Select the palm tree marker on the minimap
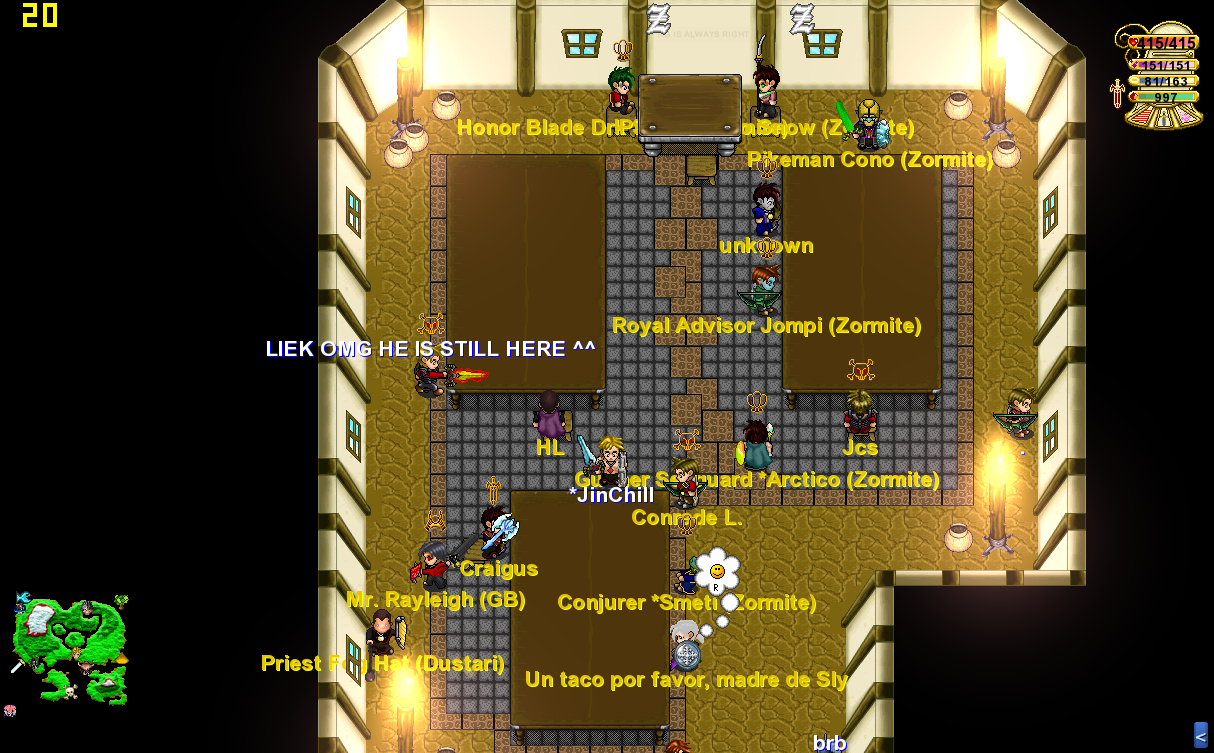Viewport: 1214px width, 753px height. click(x=121, y=601)
